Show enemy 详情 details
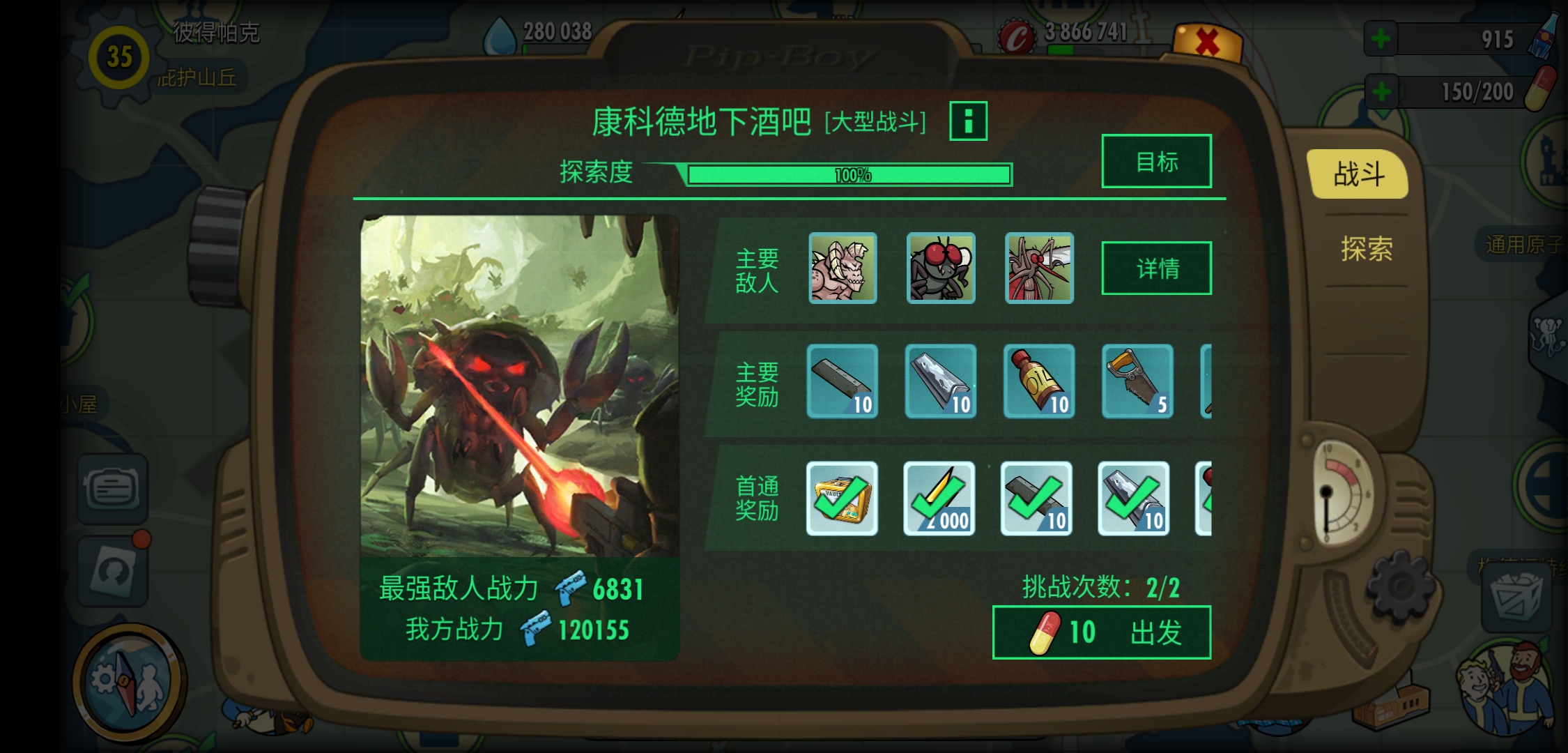Viewport: 1568px width, 753px height. click(1156, 268)
